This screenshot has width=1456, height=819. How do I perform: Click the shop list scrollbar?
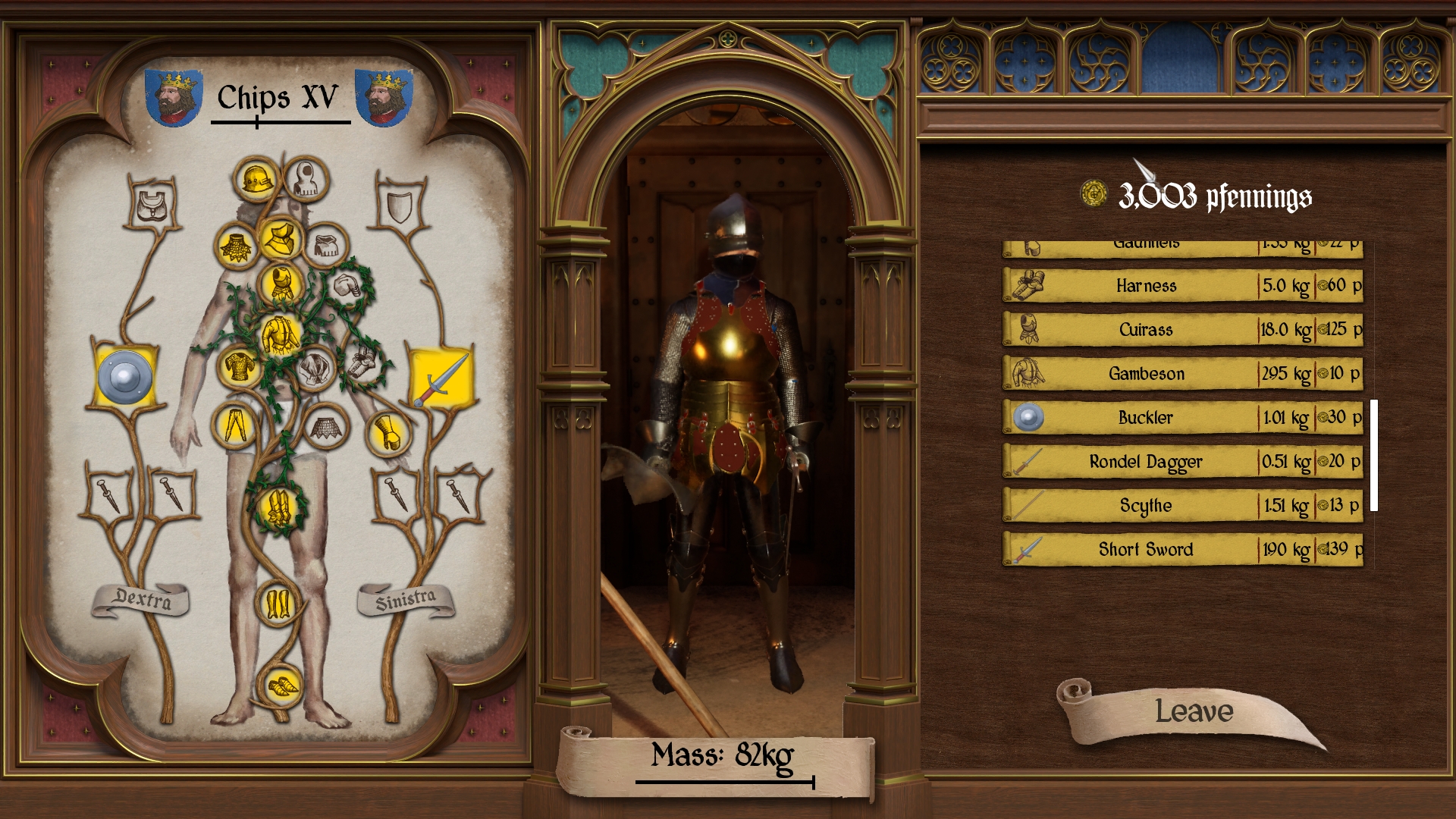point(1373,455)
